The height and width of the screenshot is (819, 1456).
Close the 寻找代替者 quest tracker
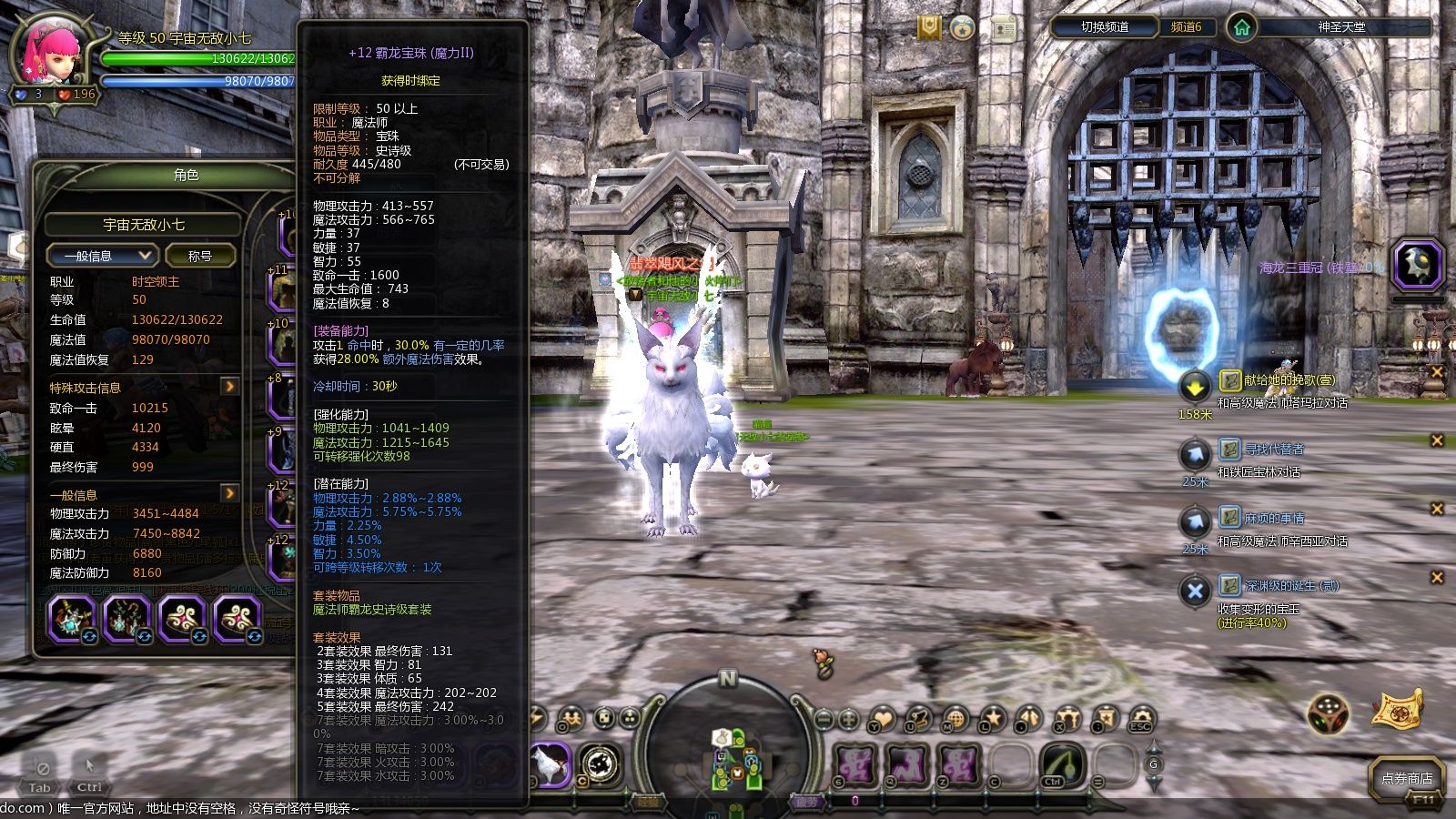coord(1437,440)
